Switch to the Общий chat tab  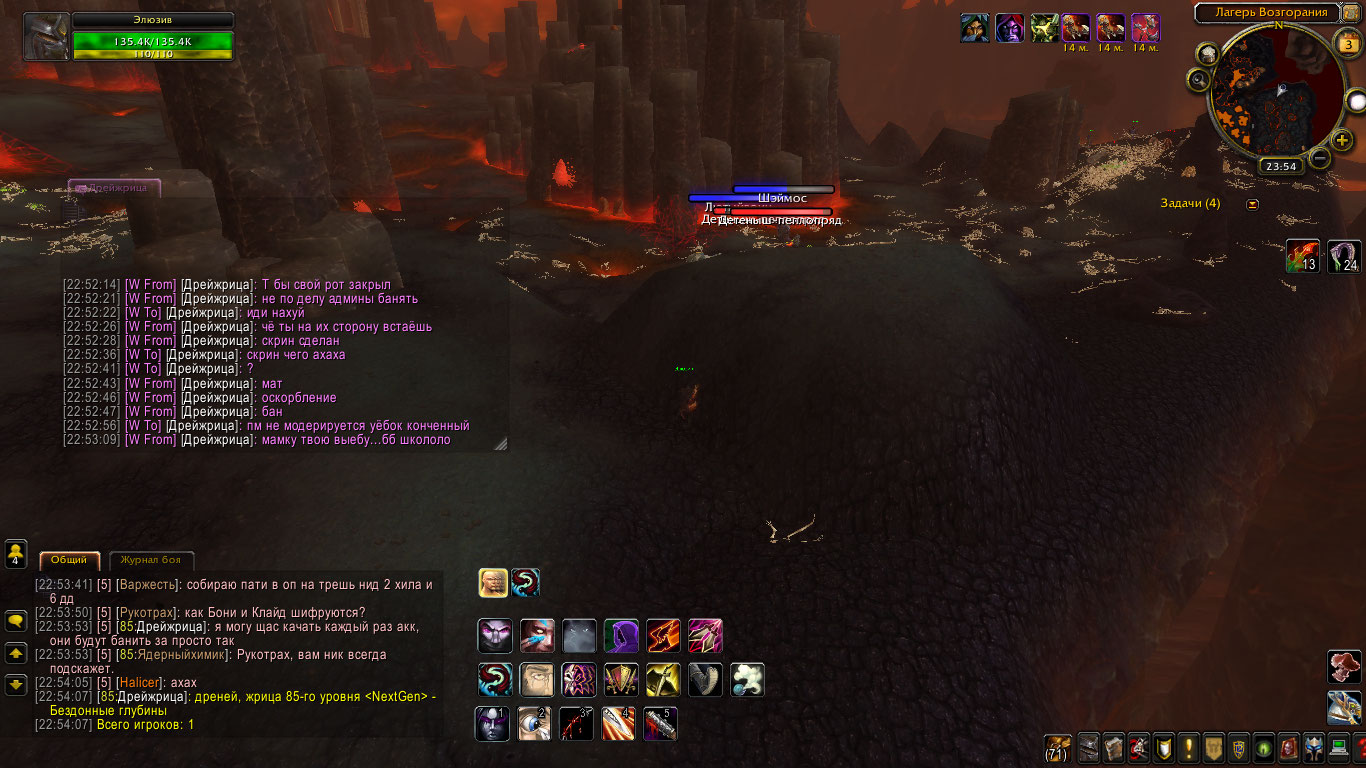(69, 560)
